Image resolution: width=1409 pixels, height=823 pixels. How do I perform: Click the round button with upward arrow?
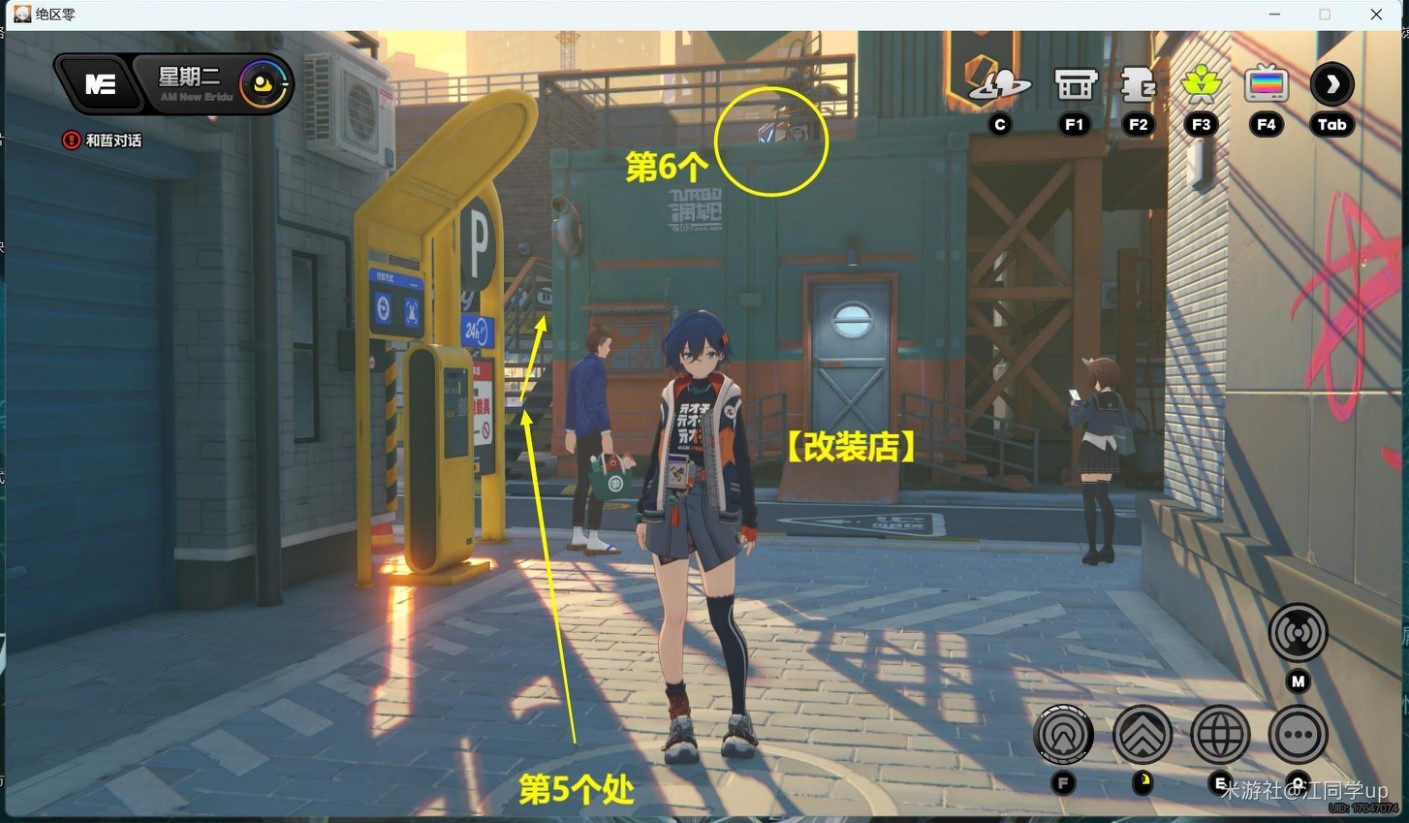click(1063, 735)
